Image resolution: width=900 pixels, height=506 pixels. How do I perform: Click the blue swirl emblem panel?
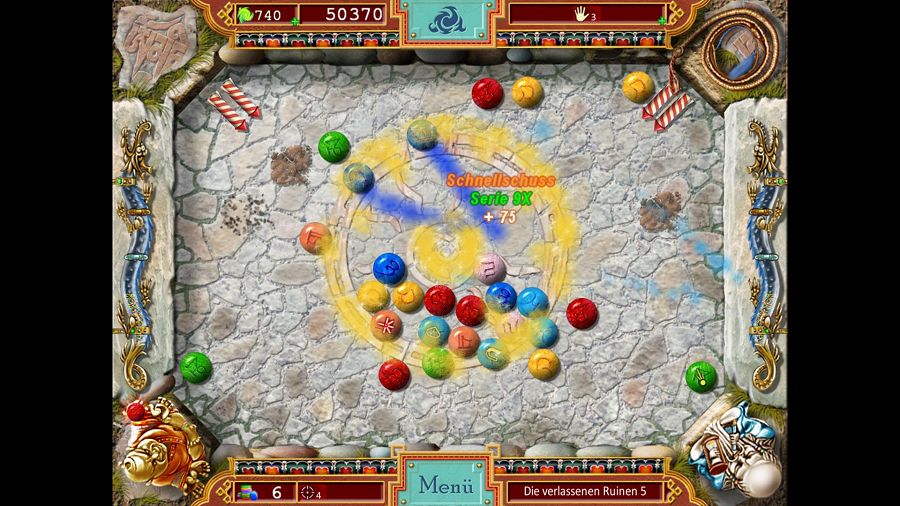[x=448, y=20]
